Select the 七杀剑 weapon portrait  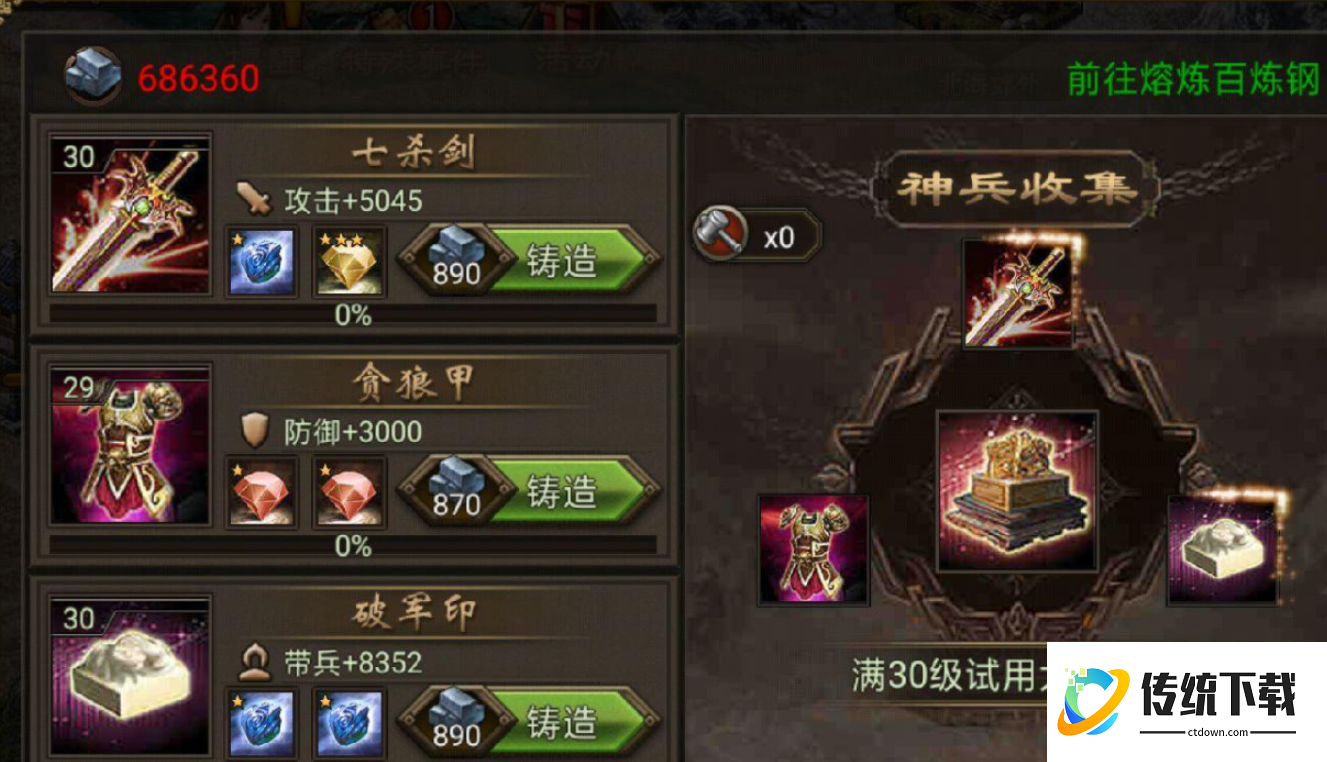tap(131, 217)
